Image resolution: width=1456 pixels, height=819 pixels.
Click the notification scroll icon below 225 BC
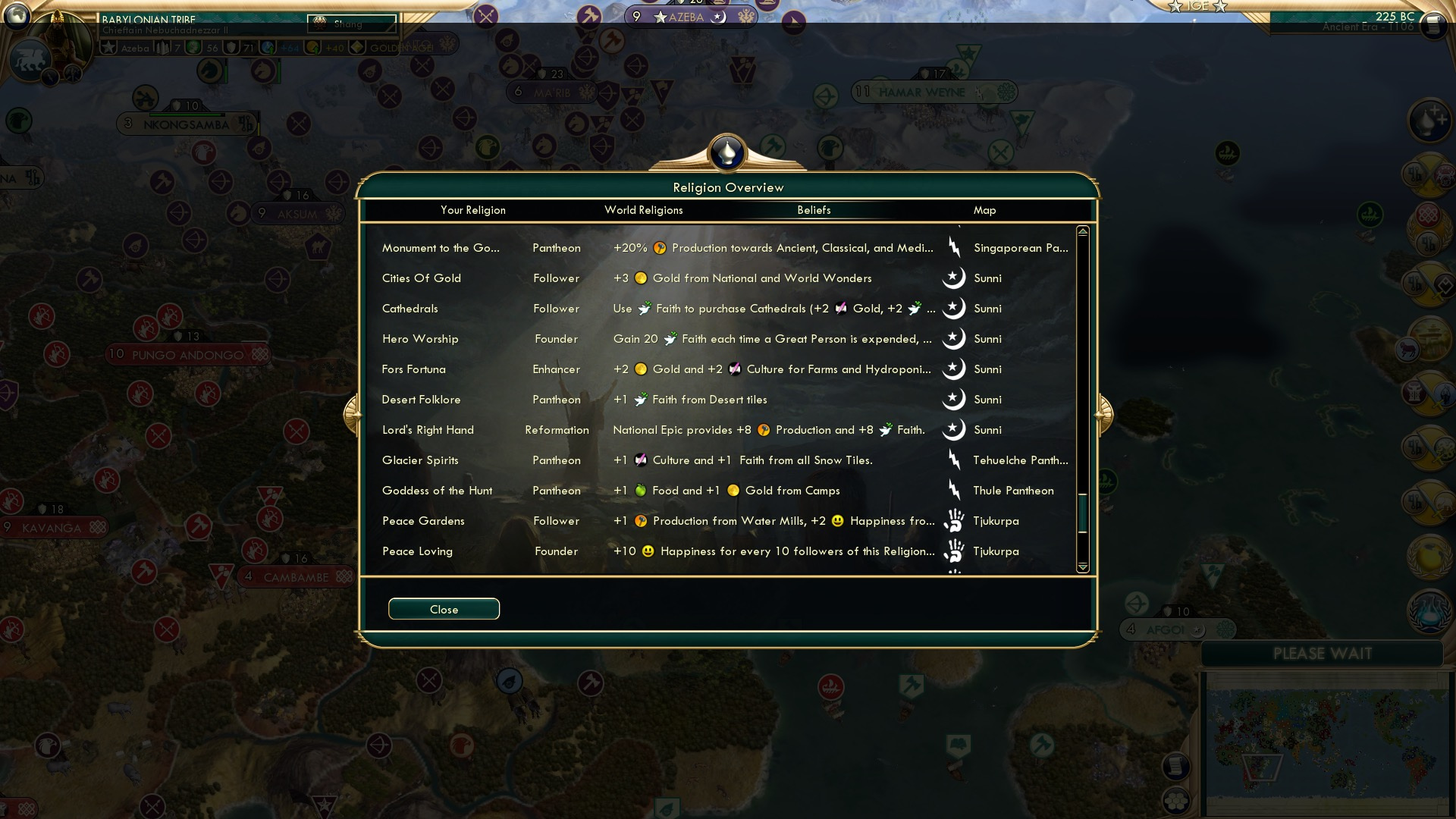(x=1432, y=26)
